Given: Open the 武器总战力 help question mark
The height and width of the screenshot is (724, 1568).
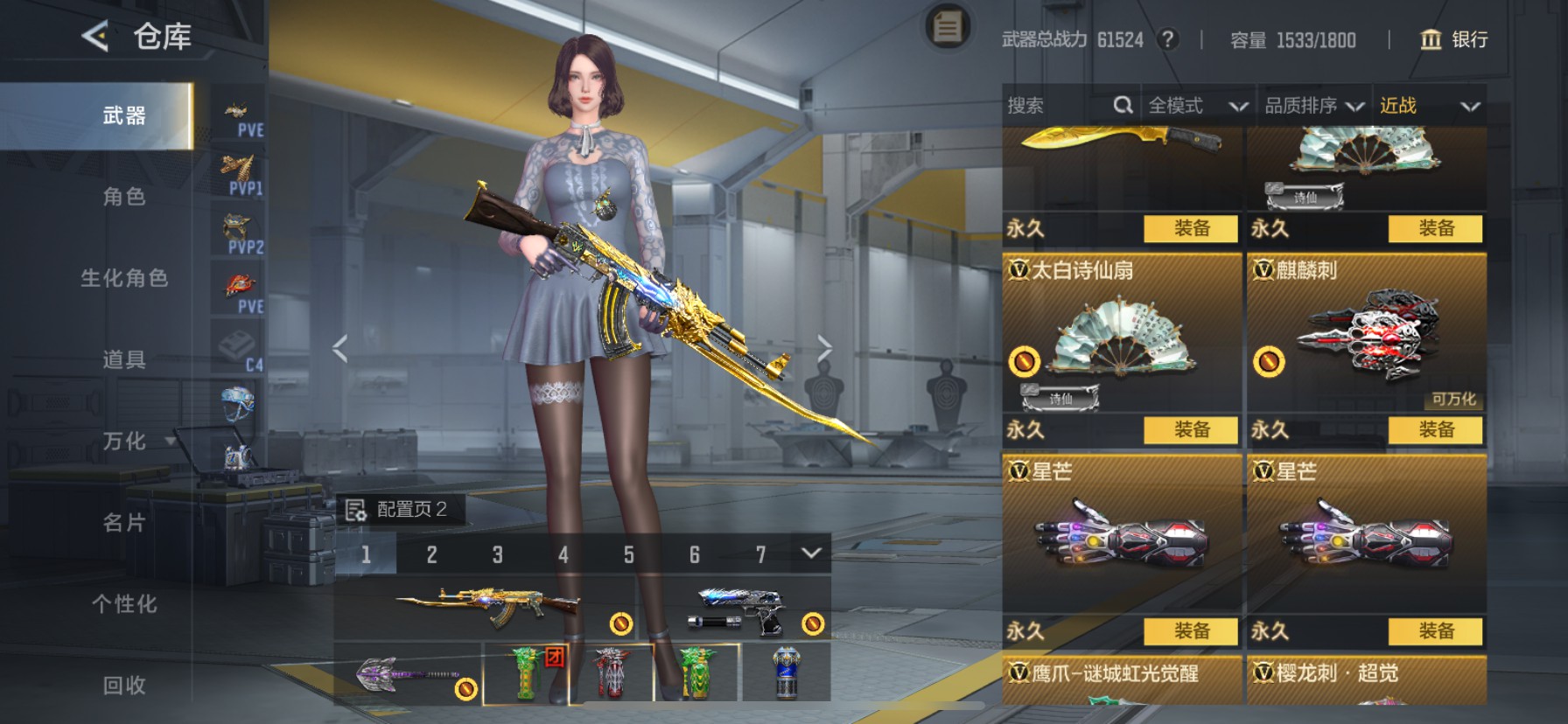Looking at the screenshot, I should click(x=1166, y=39).
